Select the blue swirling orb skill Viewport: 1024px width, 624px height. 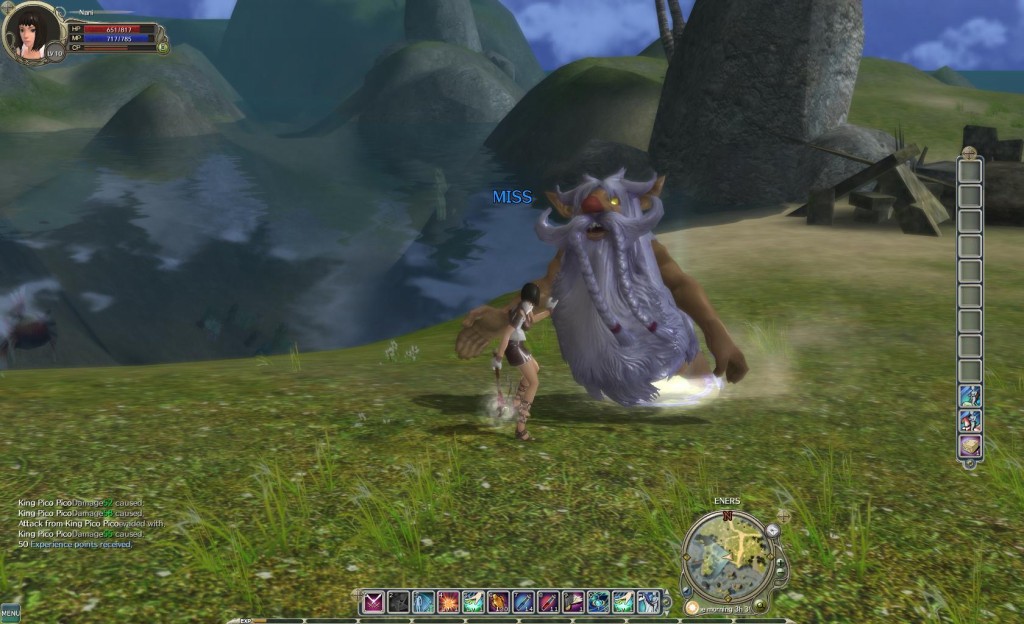[x=598, y=602]
